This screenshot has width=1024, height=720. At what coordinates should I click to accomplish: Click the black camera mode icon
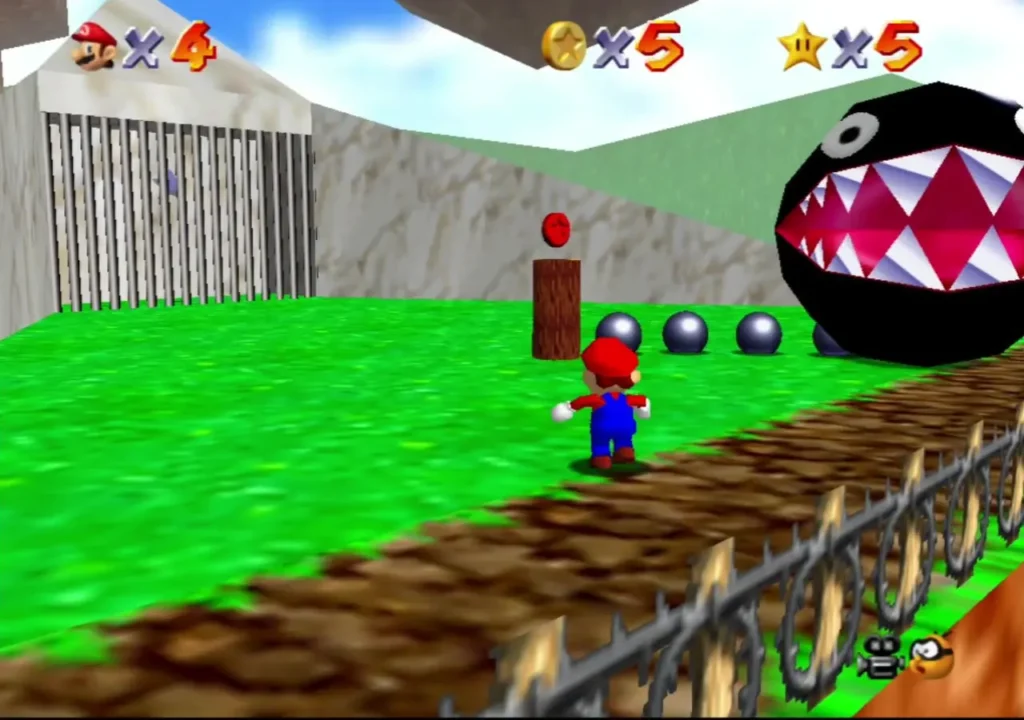(879, 659)
